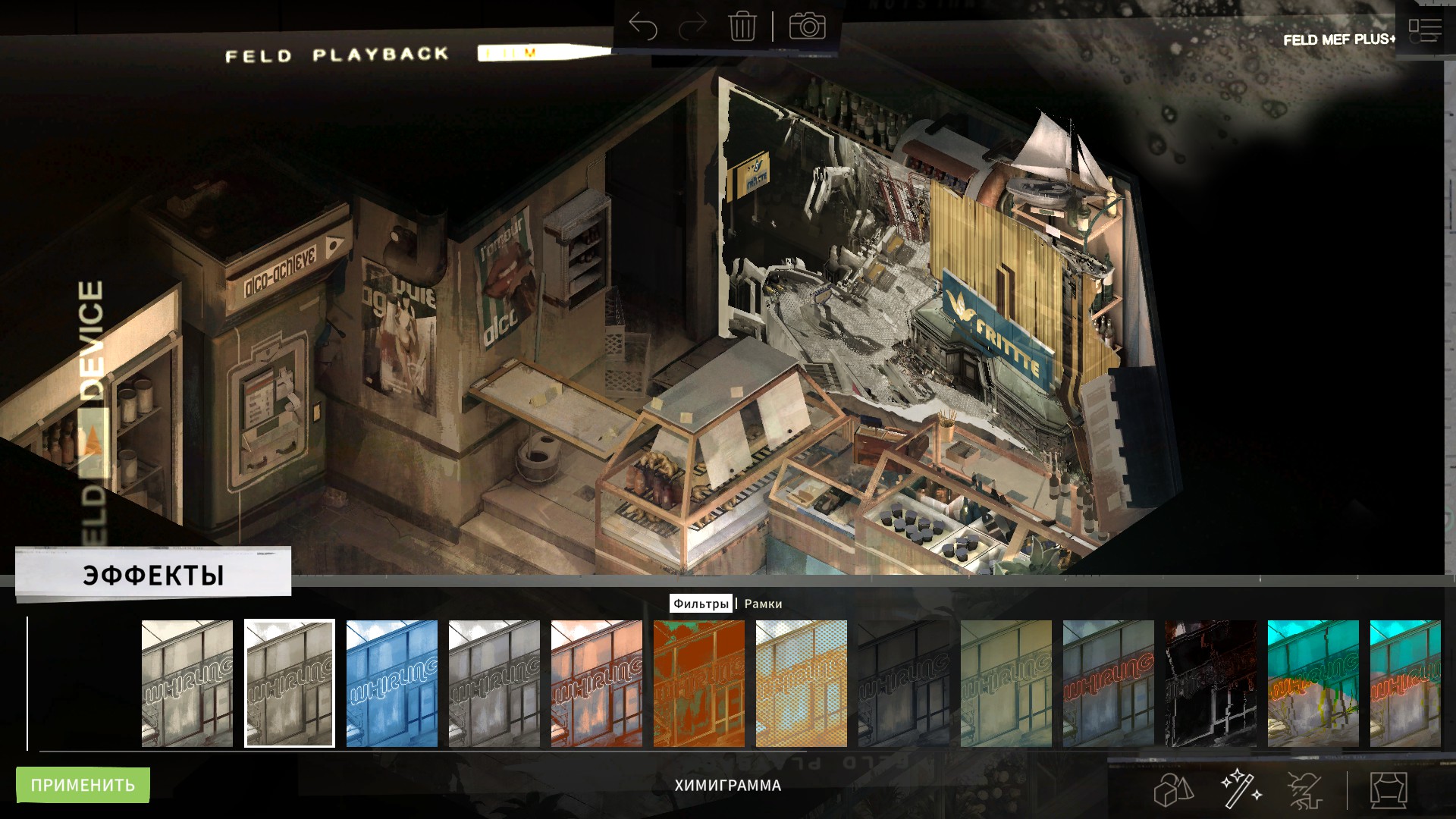Select the sepia cream filter thumbnail
The width and height of the screenshot is (1456, 819).
(x=187, y=683)
